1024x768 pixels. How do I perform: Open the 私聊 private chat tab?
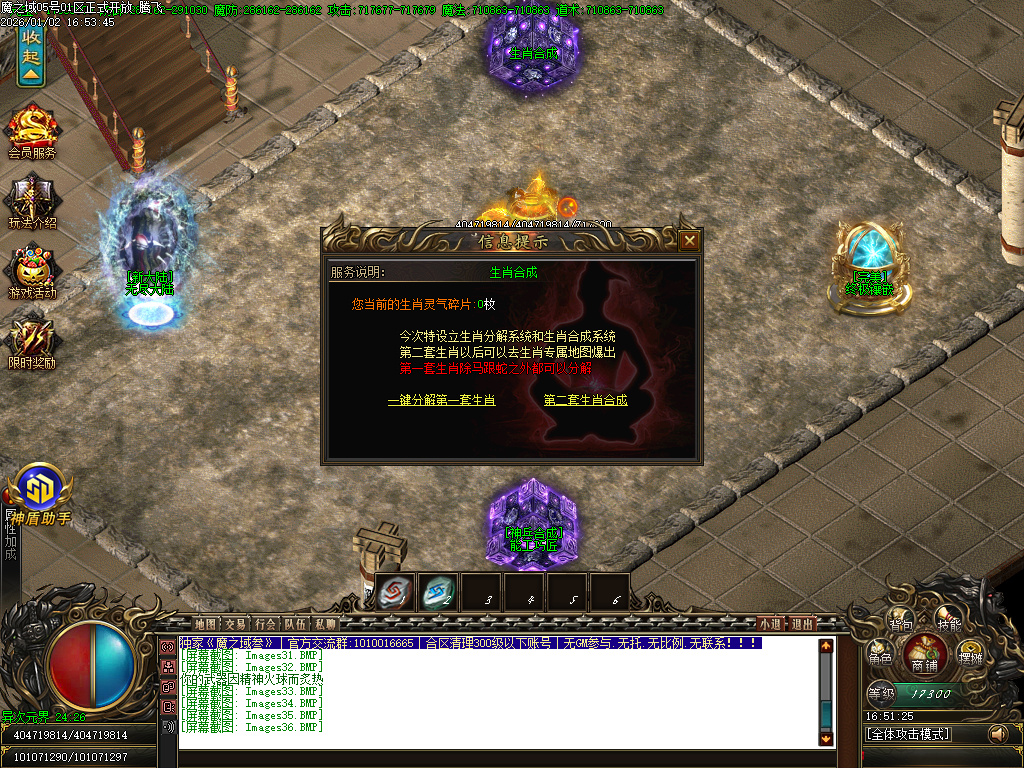[x=325, y=623]
